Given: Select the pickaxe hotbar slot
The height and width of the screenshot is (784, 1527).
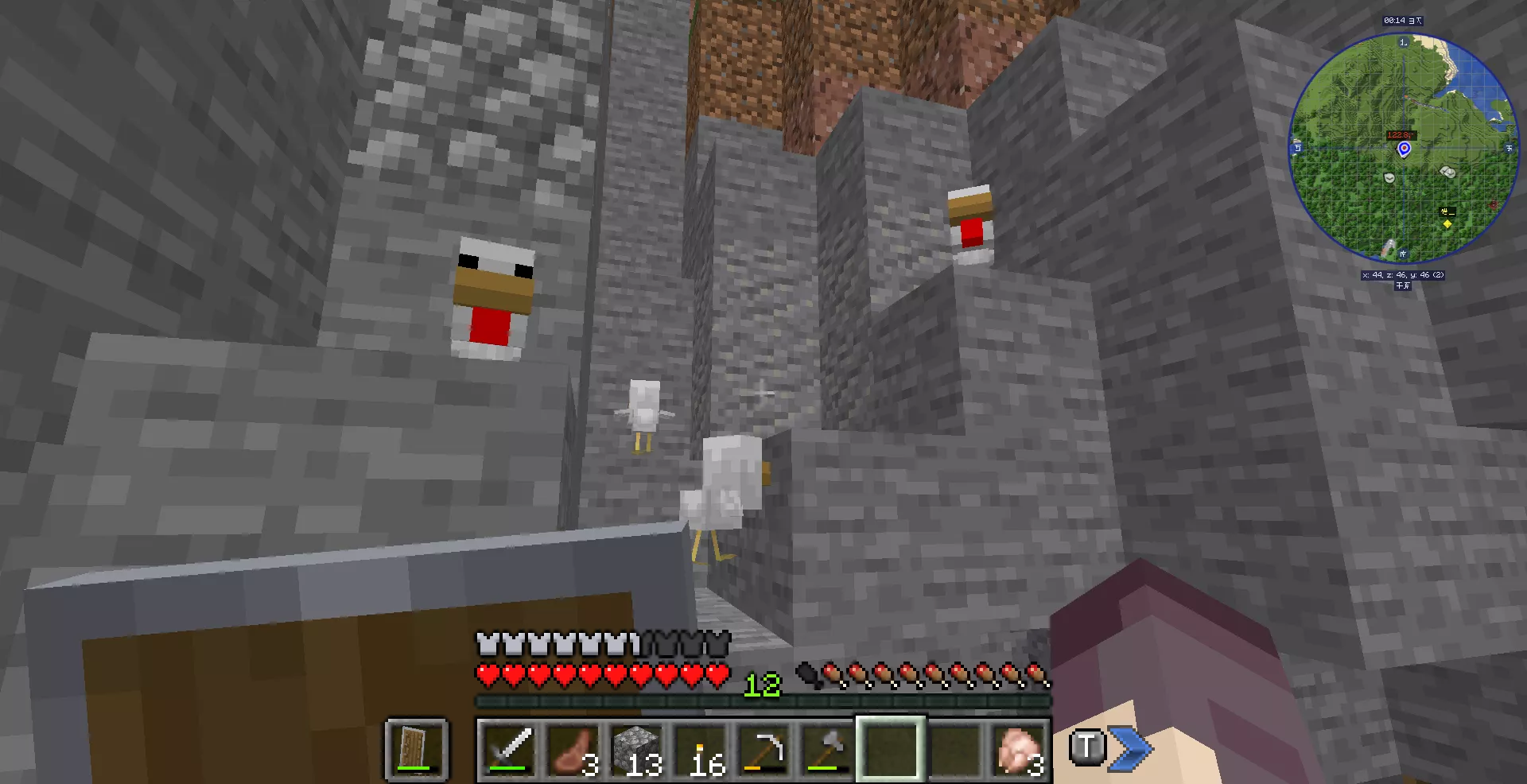Looking at the screenshot, I should (x=763, y=749).
